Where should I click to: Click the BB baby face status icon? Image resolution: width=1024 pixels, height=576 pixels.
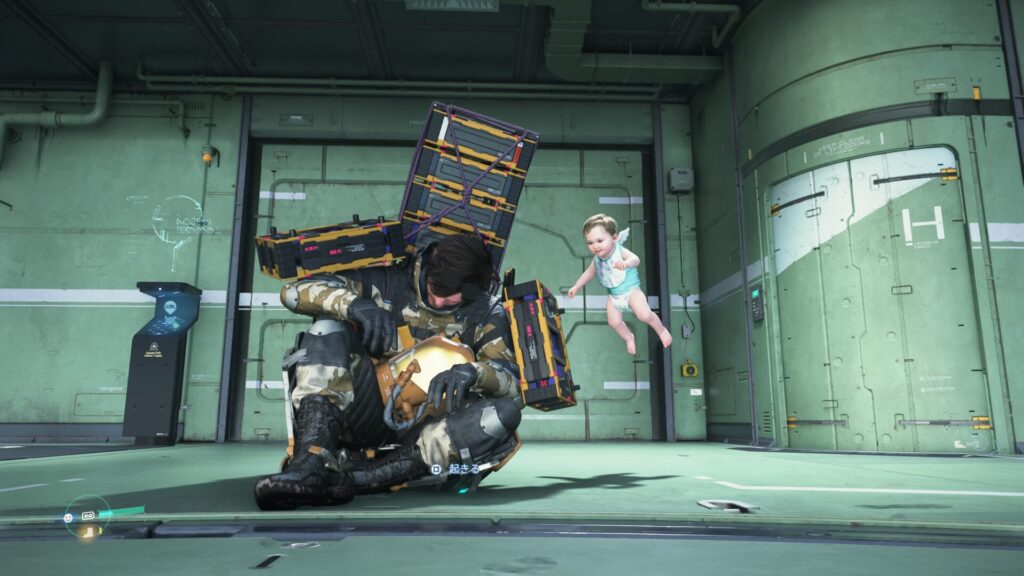68,518
